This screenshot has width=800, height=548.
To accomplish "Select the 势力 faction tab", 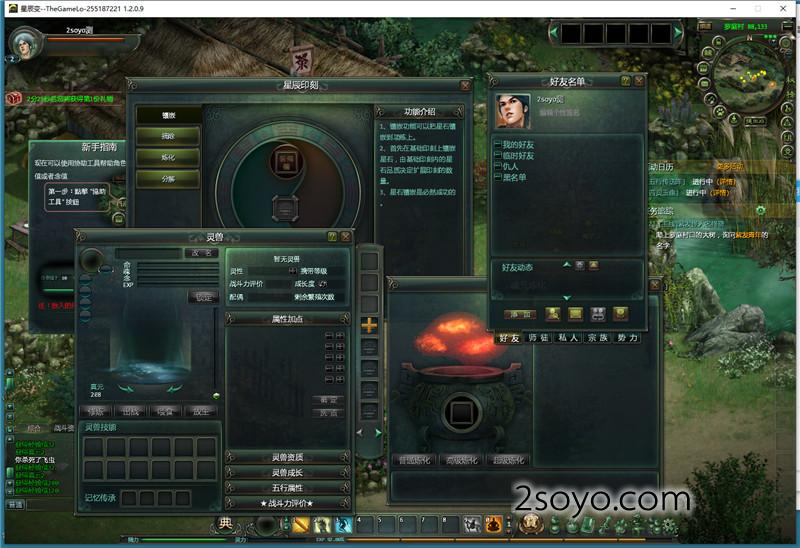I will coord(627,339).
